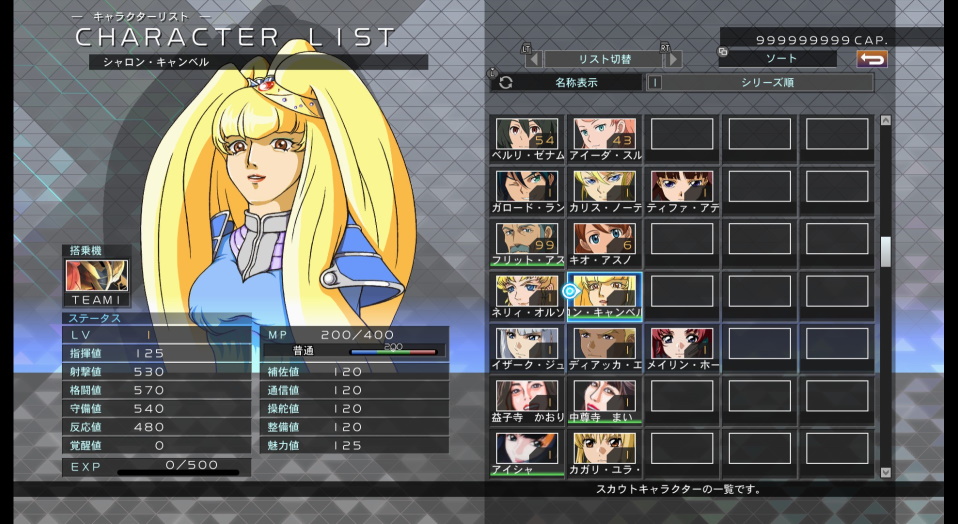The height and width of the screenshot is (524, 958).
Task: Click the right arrow beside リスト切替
Action: [673, 59]
